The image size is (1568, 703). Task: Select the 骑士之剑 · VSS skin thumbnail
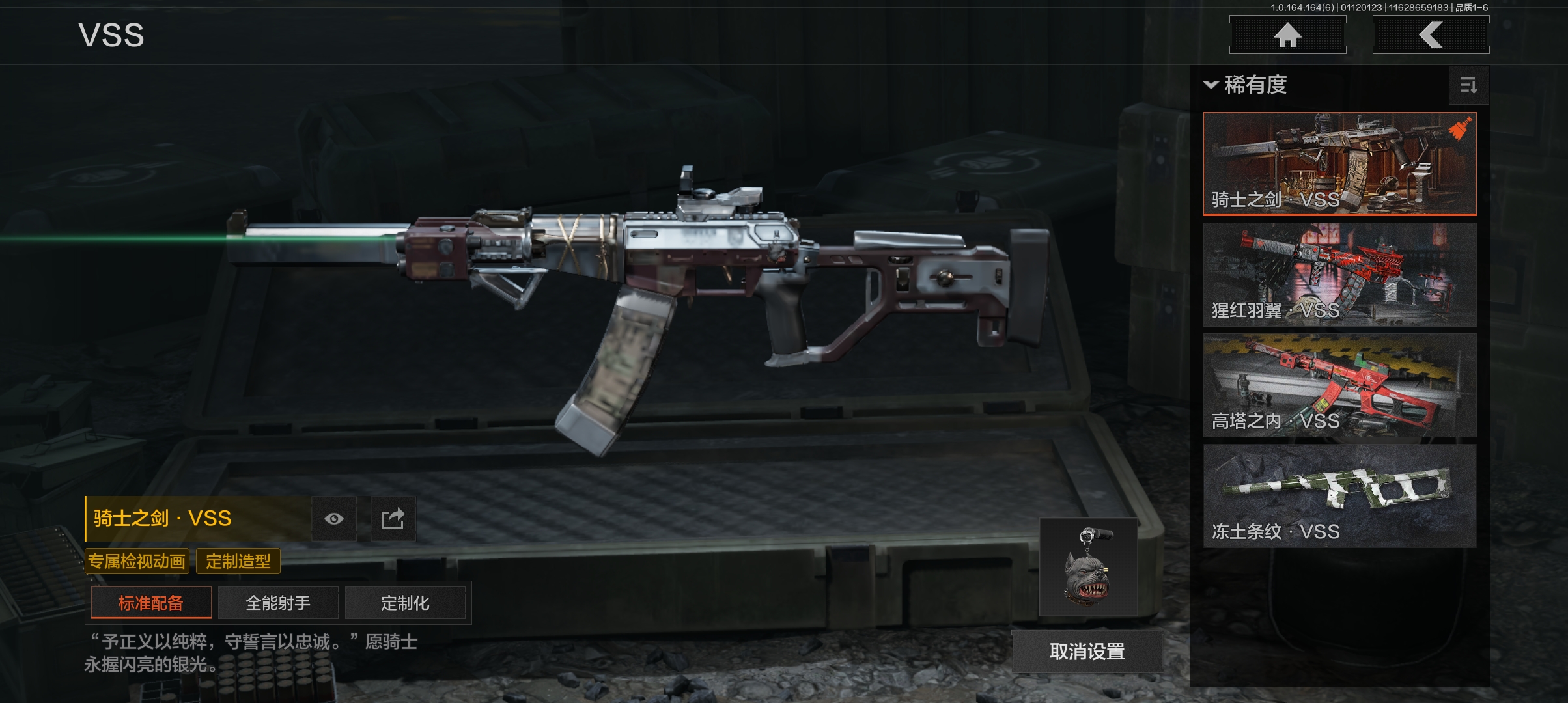pos(1339,163)
